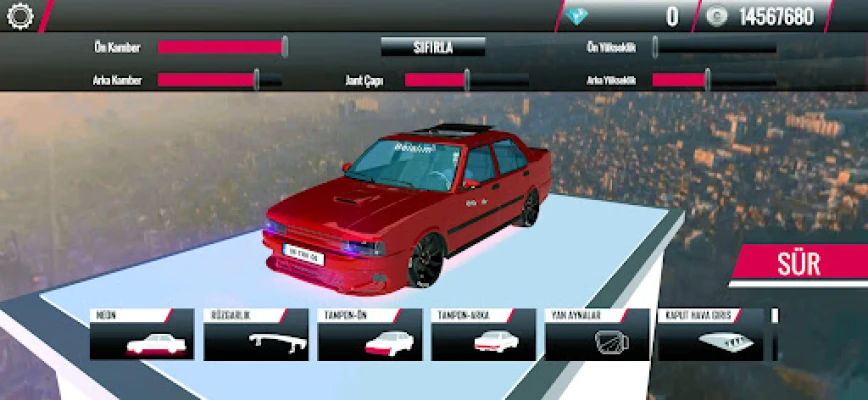The width and height of the screenshot is (868, 400).
Task: Open the Rüzgarlık spoiler options
Action: coord(256,335)
